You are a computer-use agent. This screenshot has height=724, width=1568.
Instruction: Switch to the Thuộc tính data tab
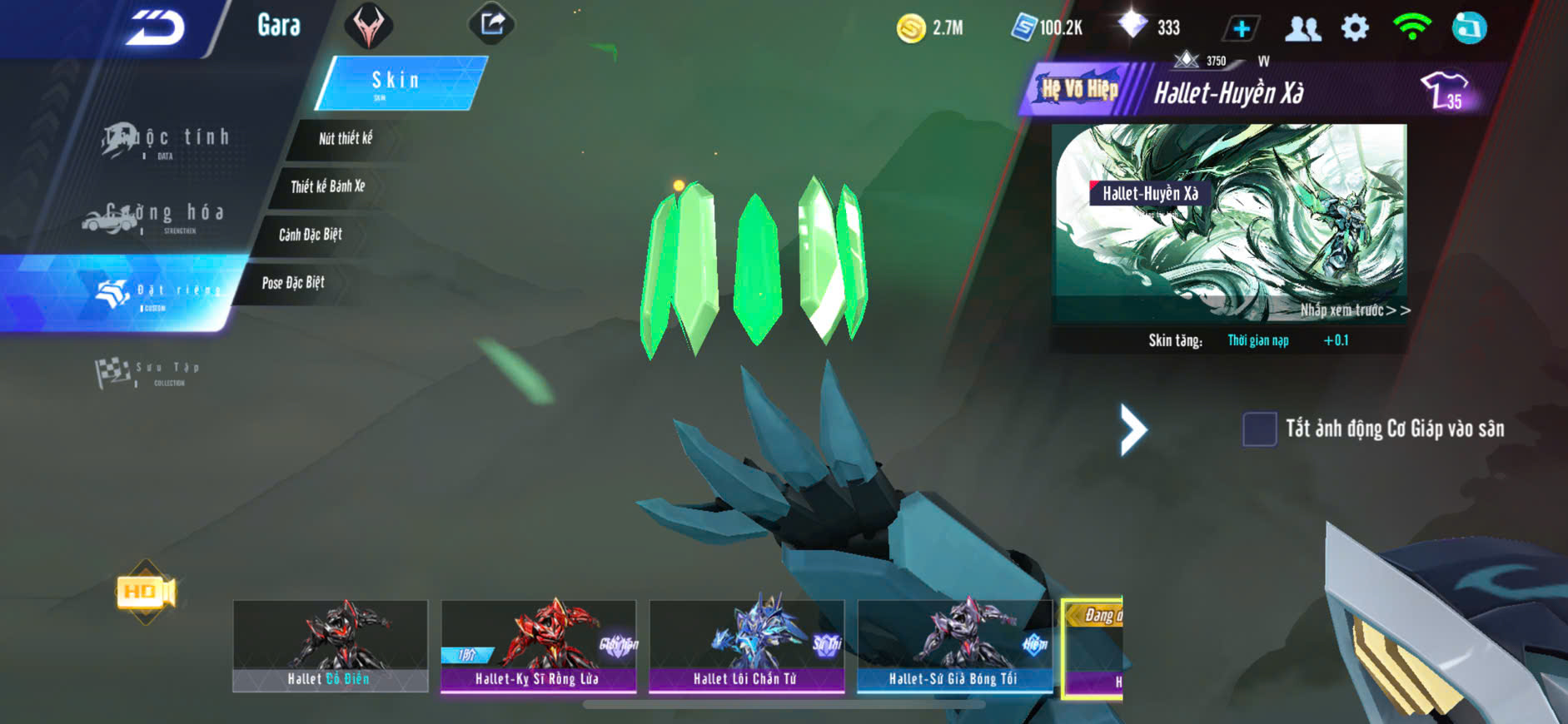point(167,141)
